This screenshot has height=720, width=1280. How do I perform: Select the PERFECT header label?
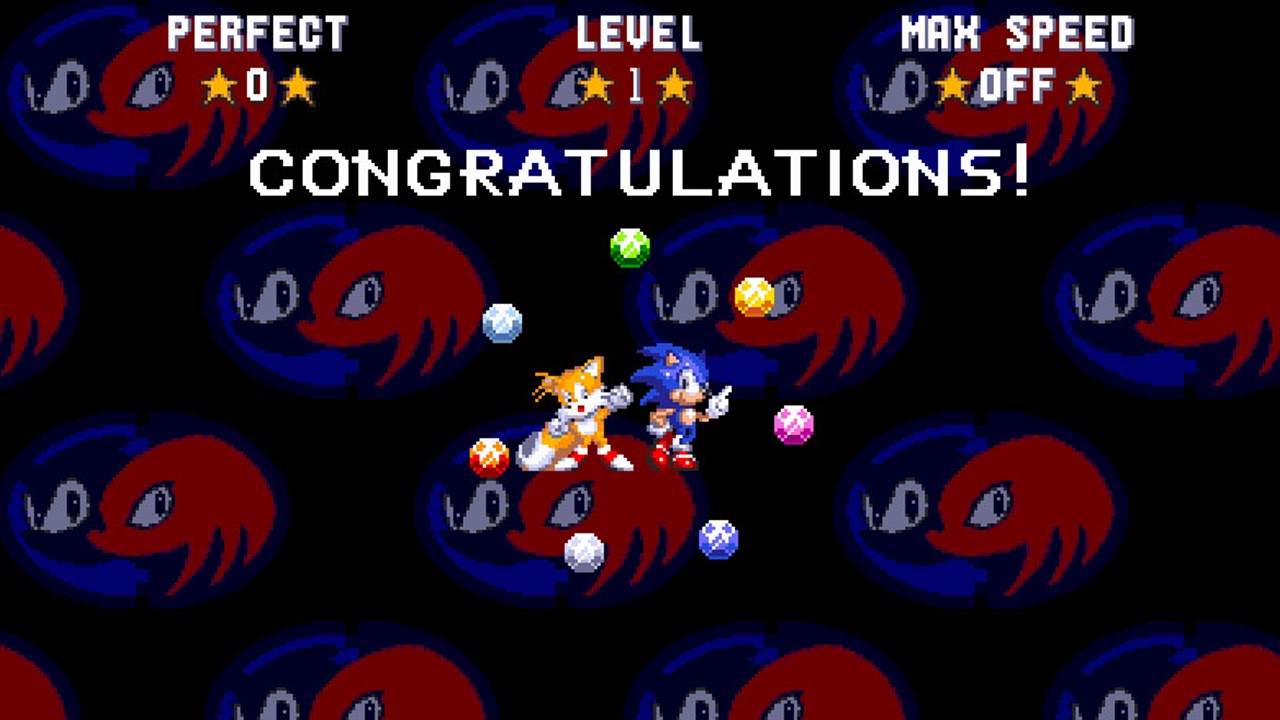(257, 33)
